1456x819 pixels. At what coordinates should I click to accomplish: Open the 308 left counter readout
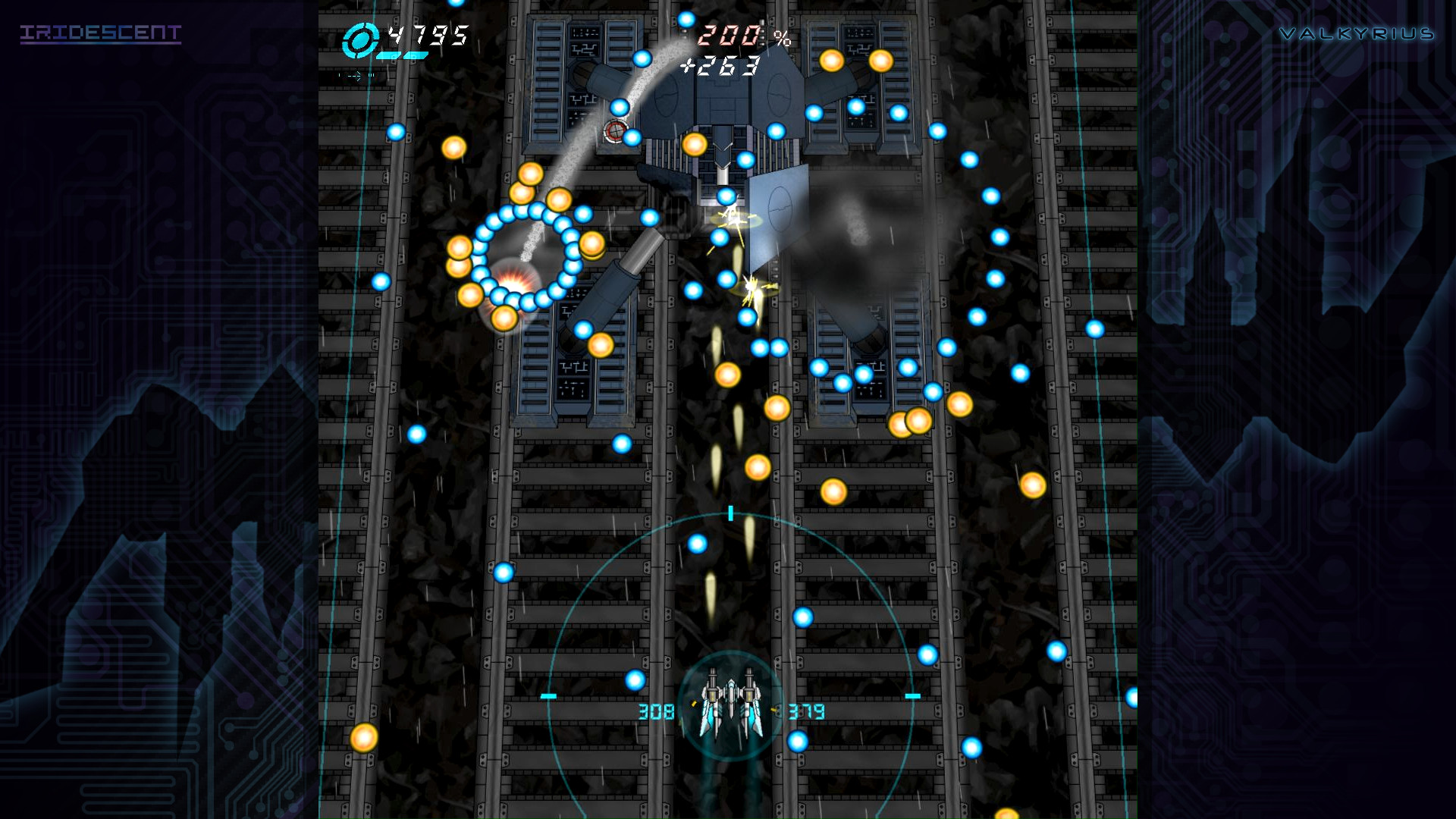click(657, 711)
